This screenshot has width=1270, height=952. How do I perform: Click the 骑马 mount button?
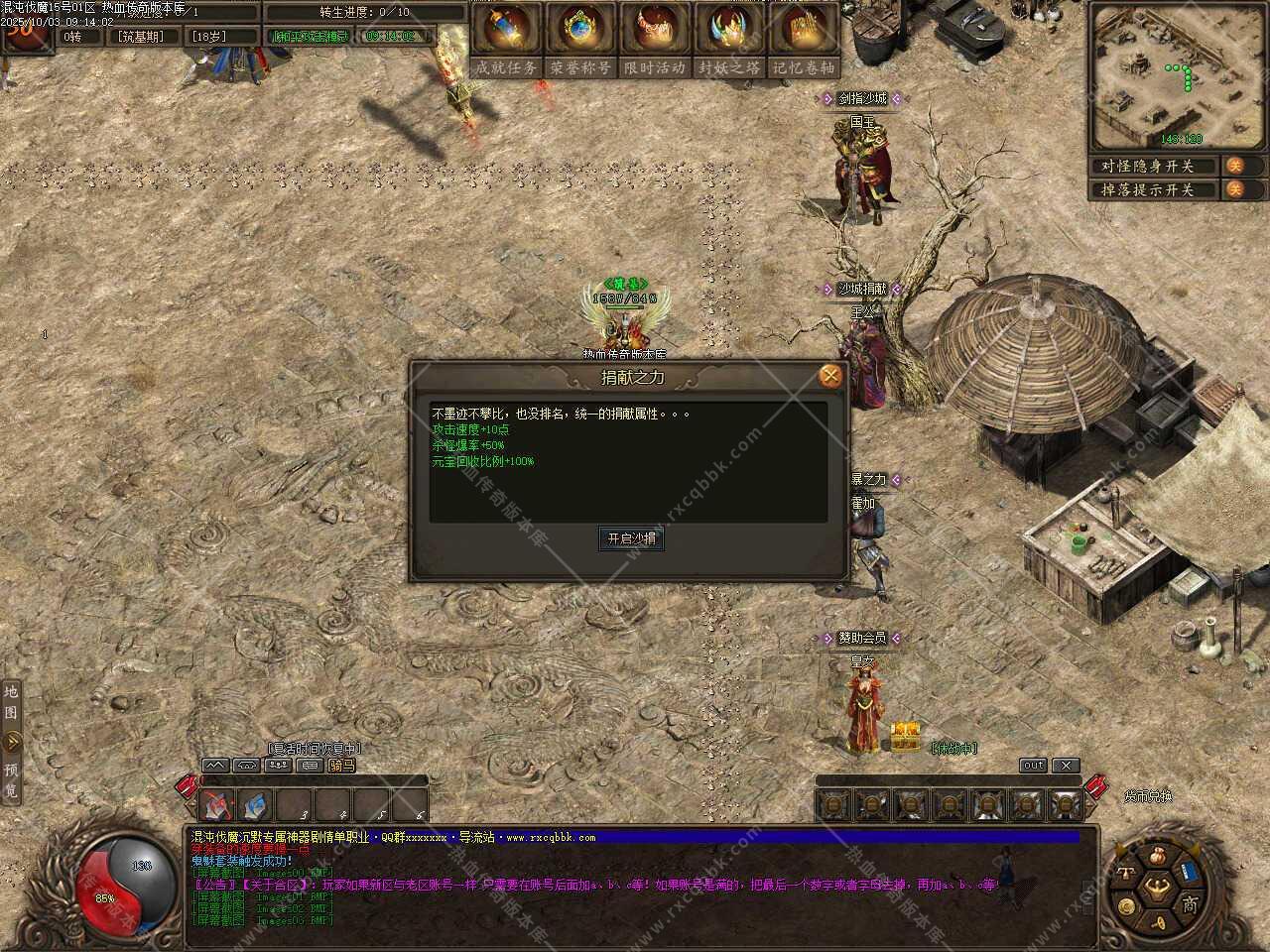tap(342, 766)
